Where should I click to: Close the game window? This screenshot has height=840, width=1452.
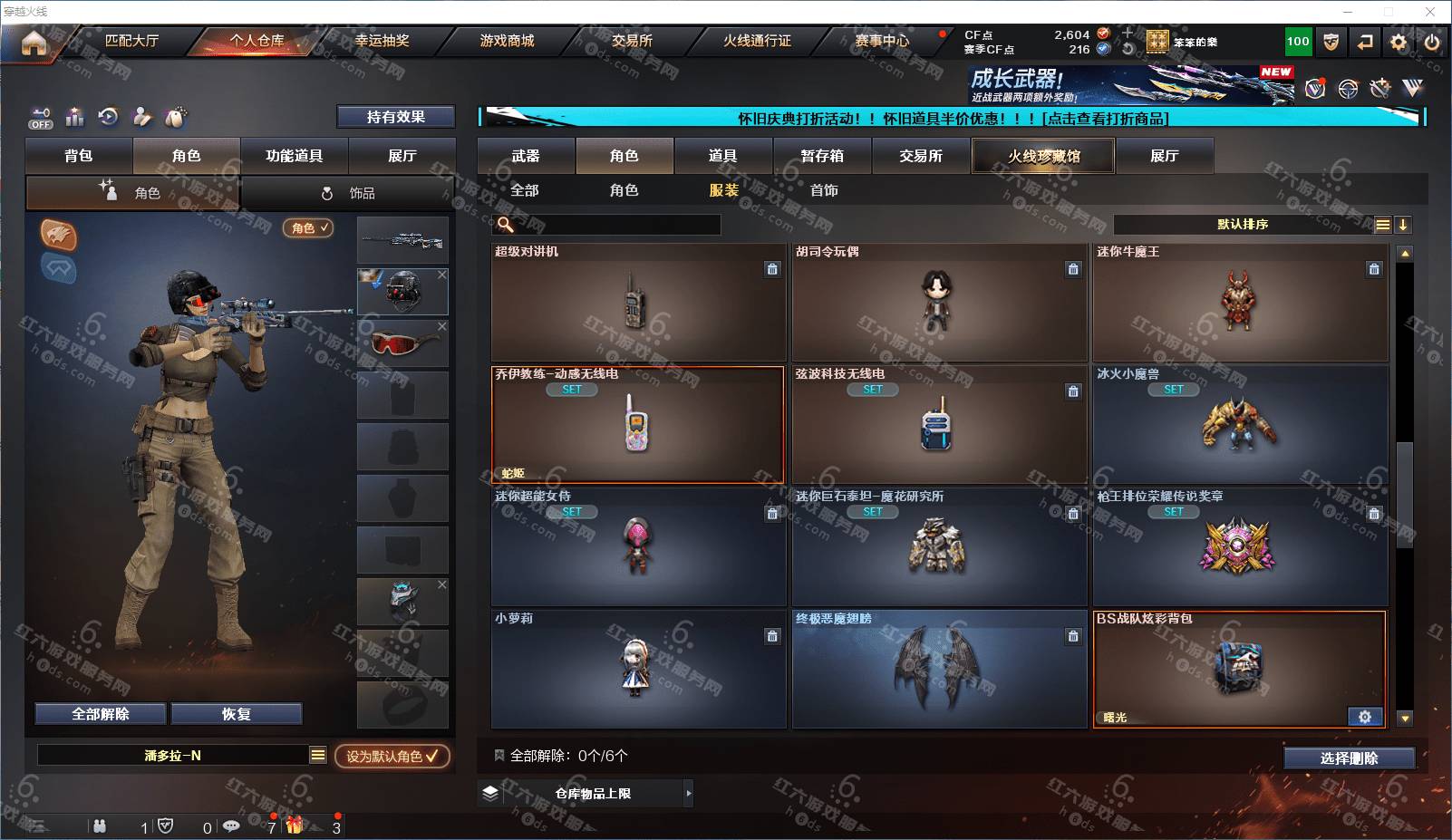(x=1430, y=12)
